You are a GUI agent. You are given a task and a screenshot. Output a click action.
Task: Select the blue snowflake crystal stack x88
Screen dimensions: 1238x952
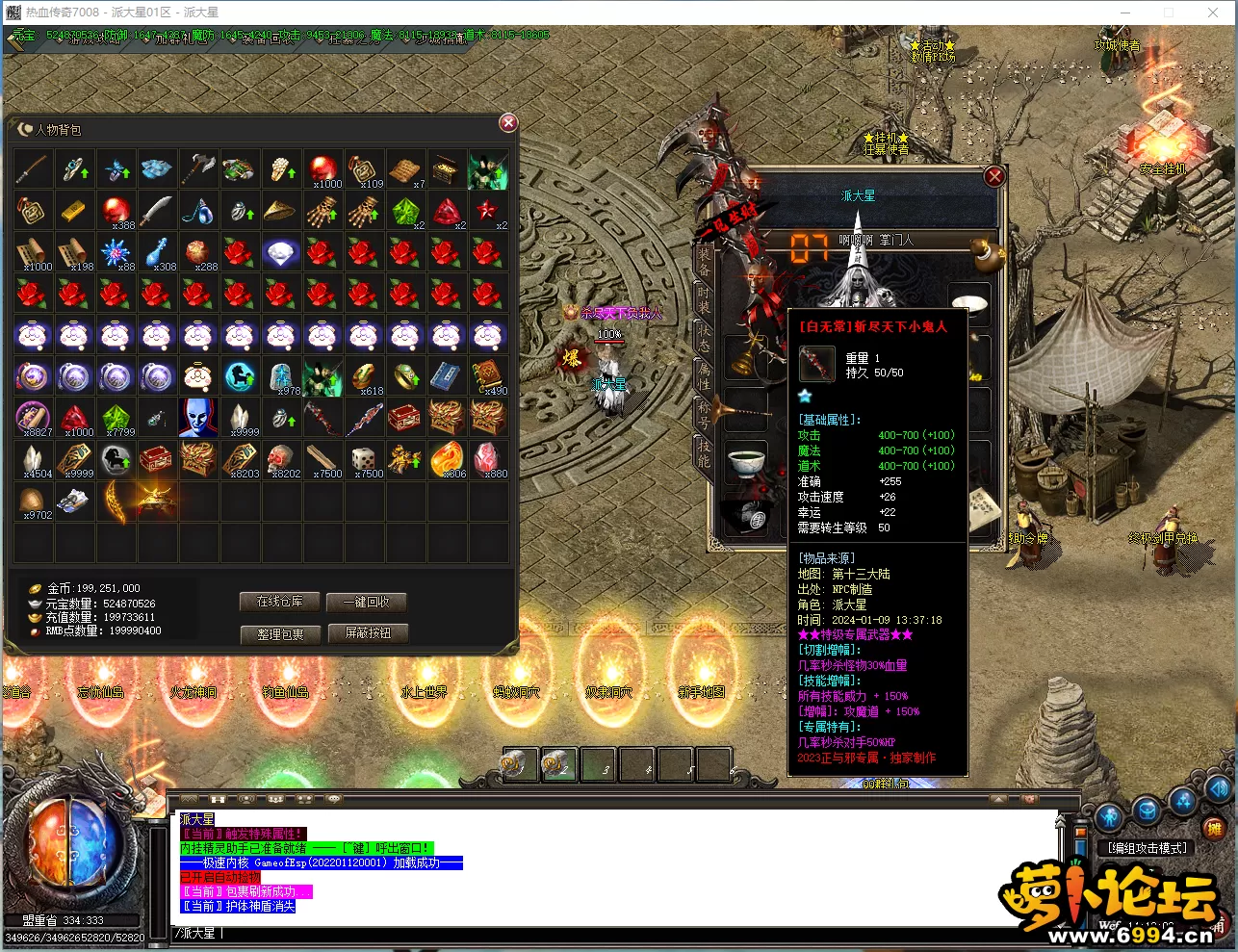[x=115, y=252]
